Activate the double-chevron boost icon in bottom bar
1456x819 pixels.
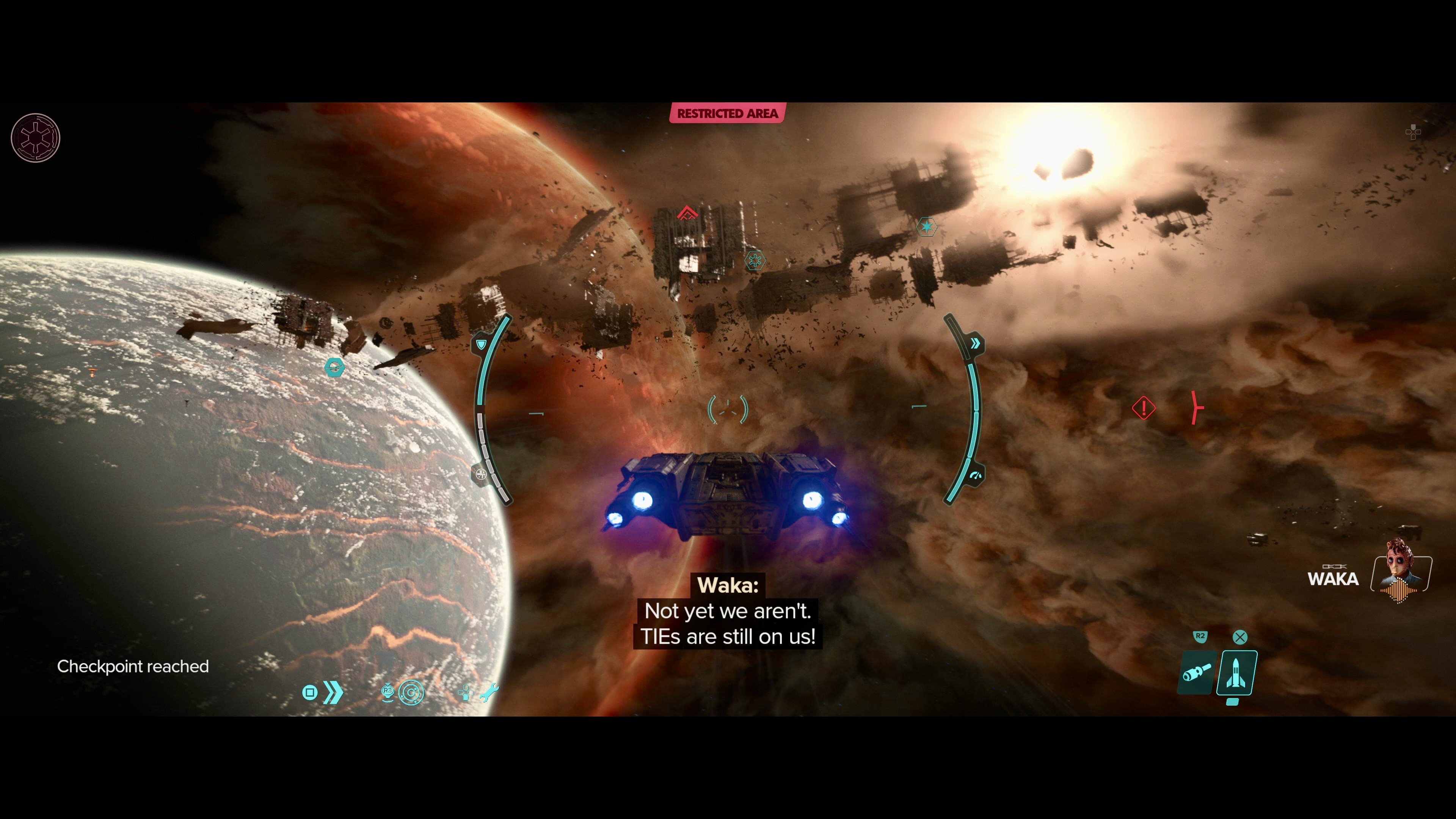pos(333,692)
